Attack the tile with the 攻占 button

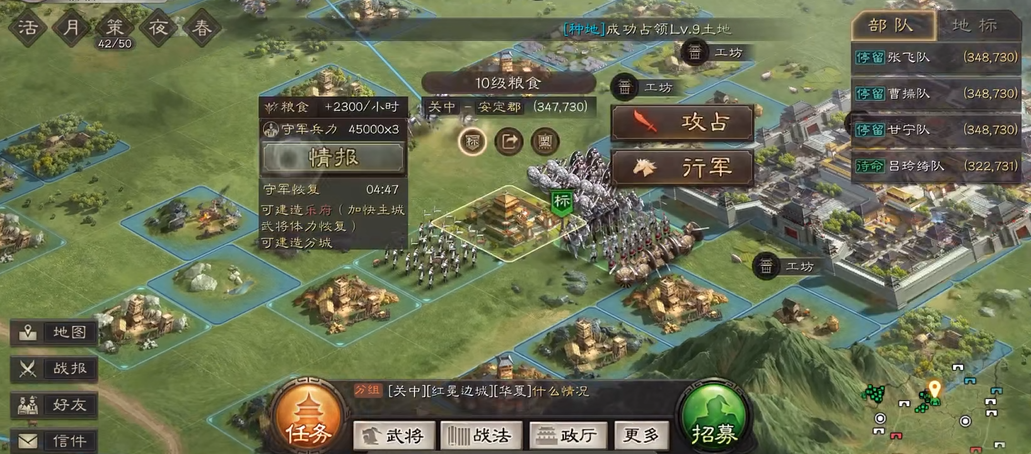682,124
